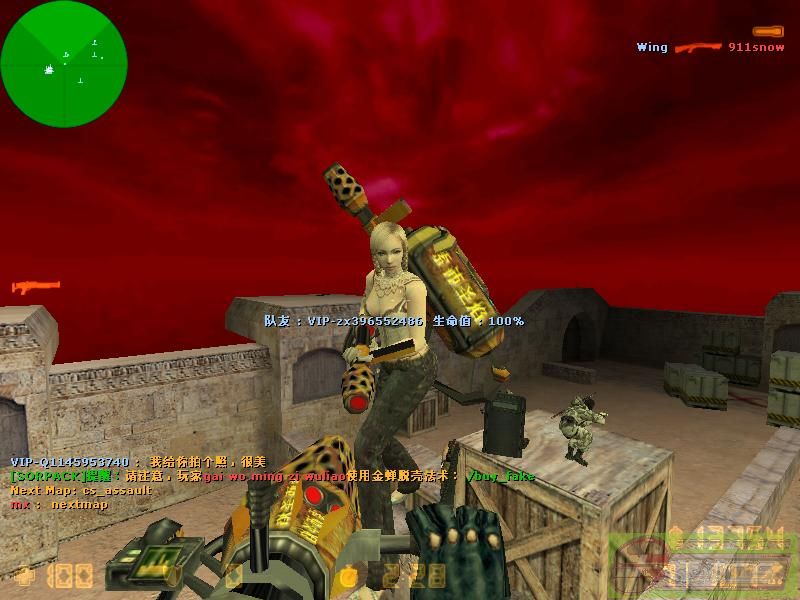Toggle the orange flashlight icon
Screen dimensions: 800x600
point(767,31)
